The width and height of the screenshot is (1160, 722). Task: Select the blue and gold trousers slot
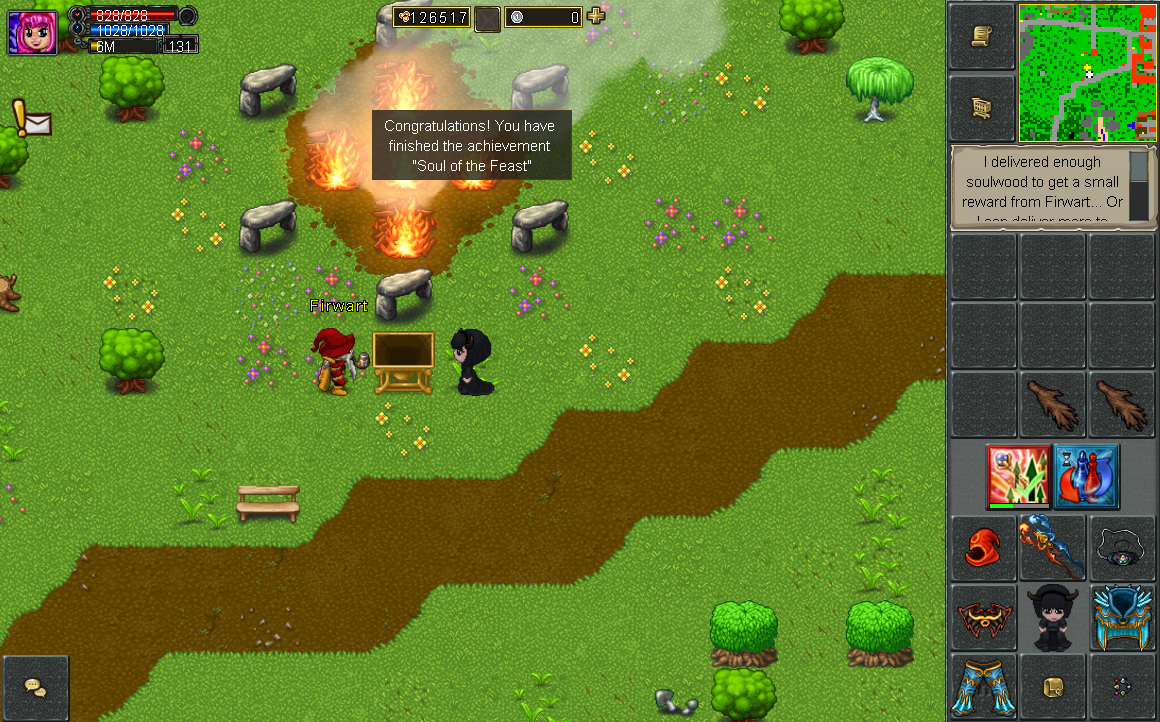click(x=983, y=686)
